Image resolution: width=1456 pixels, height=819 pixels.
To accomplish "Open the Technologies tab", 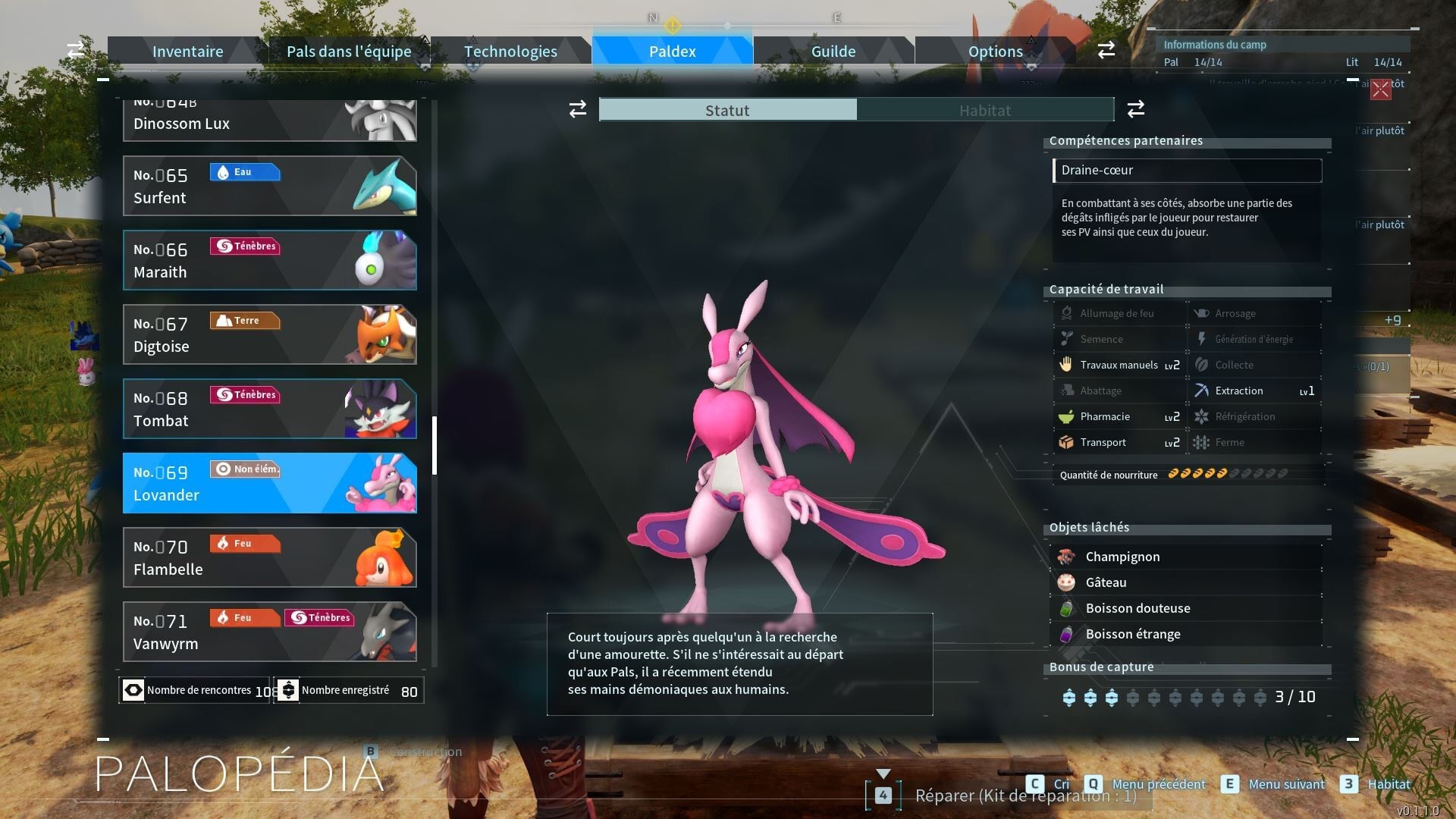I will click(510, 52).
